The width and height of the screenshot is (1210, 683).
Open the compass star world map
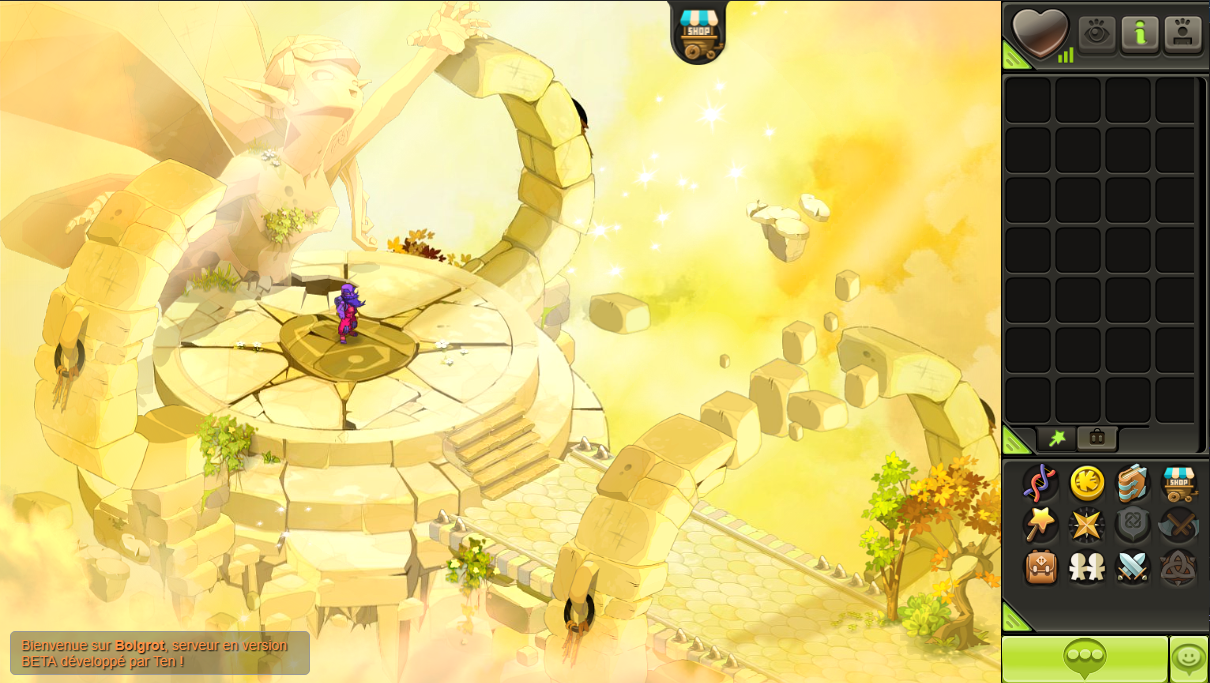tap(1087, 524)
